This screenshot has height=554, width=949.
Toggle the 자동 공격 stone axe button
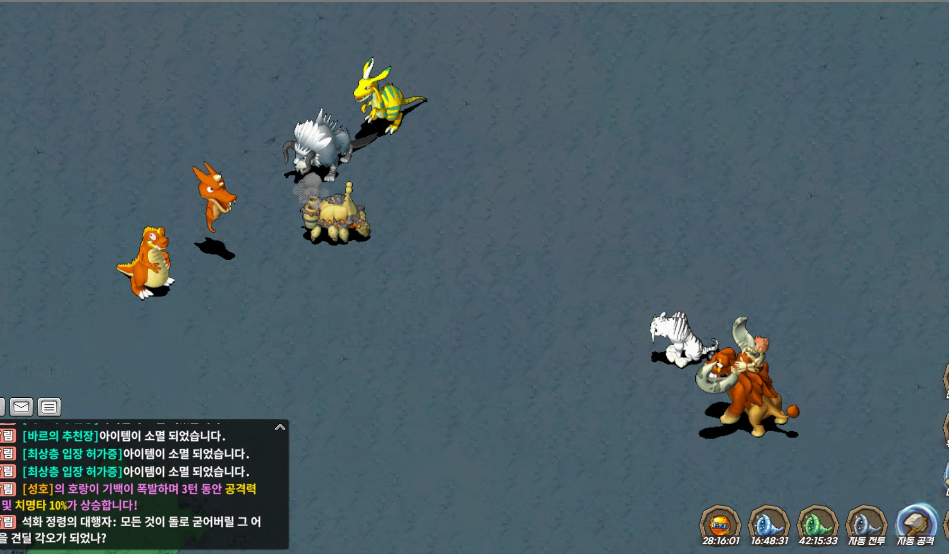916,523
